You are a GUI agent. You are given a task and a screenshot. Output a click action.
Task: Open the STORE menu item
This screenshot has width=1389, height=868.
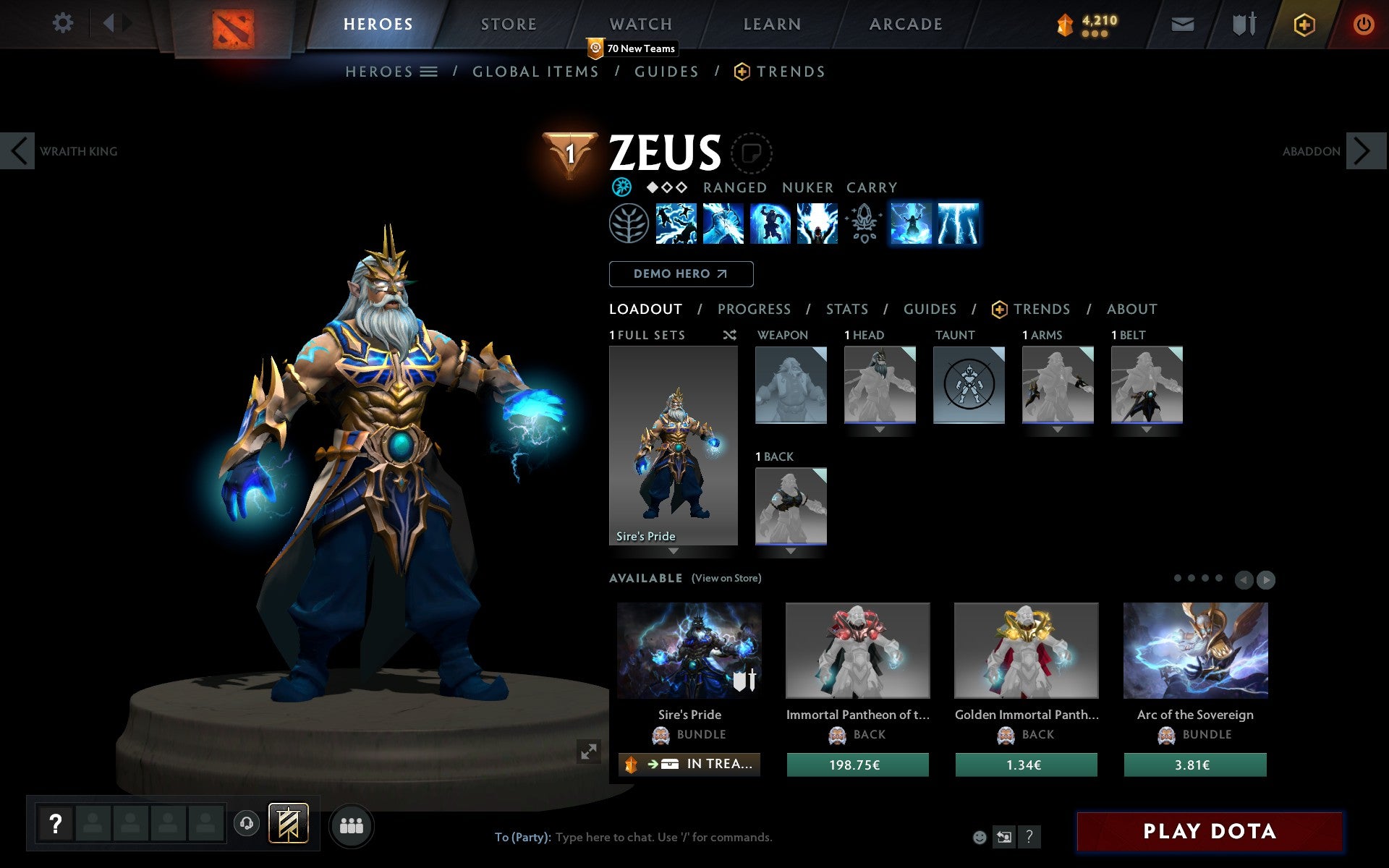coord(509,24)
